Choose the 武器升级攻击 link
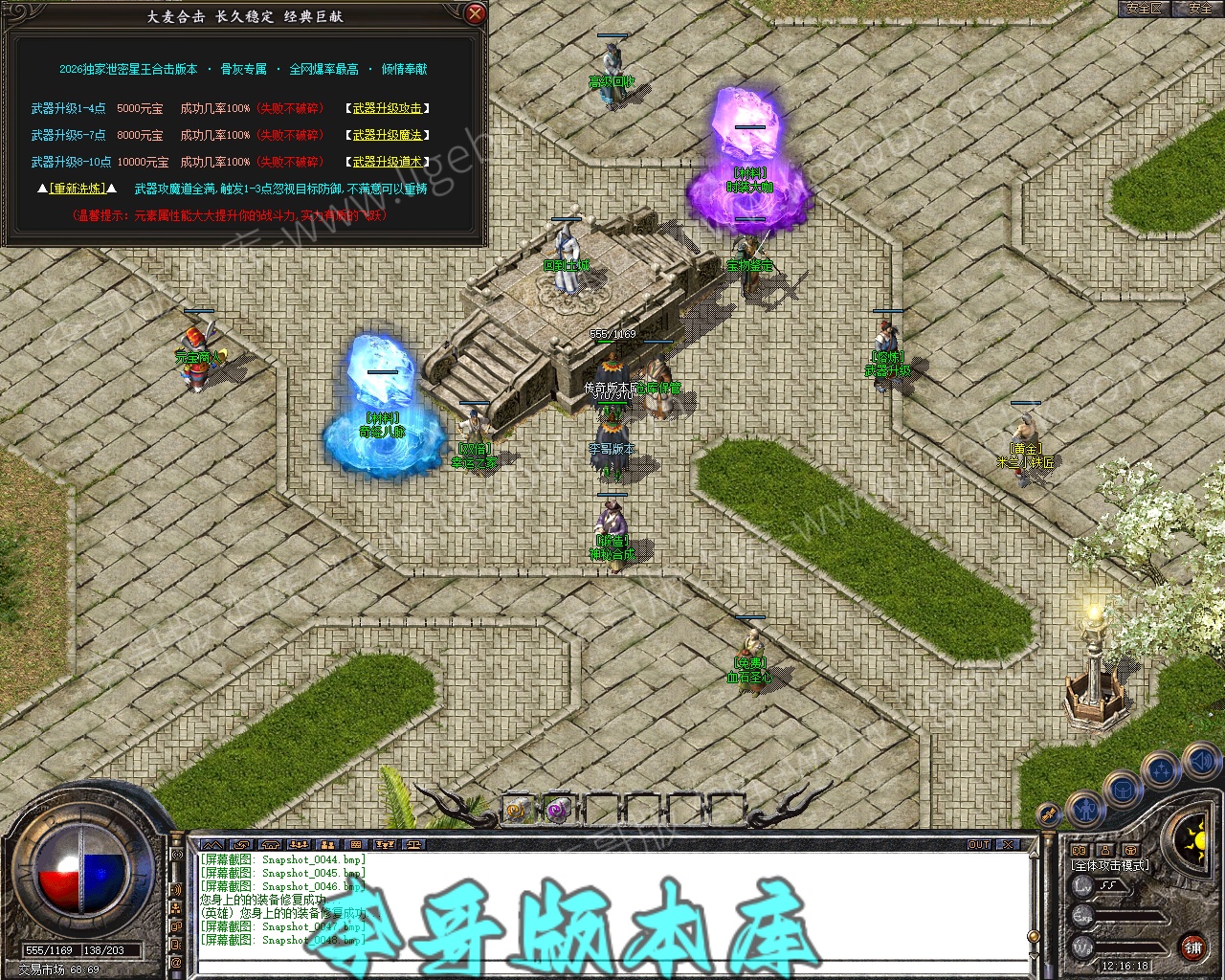The image size is (1225, 980). [387, 109]
